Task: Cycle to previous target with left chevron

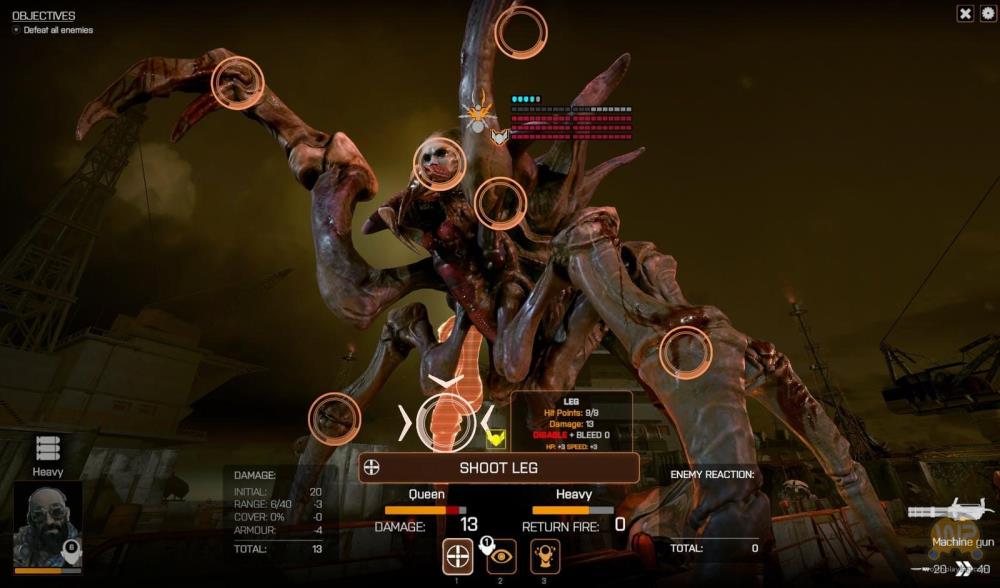Action: (x=405, y=423)
